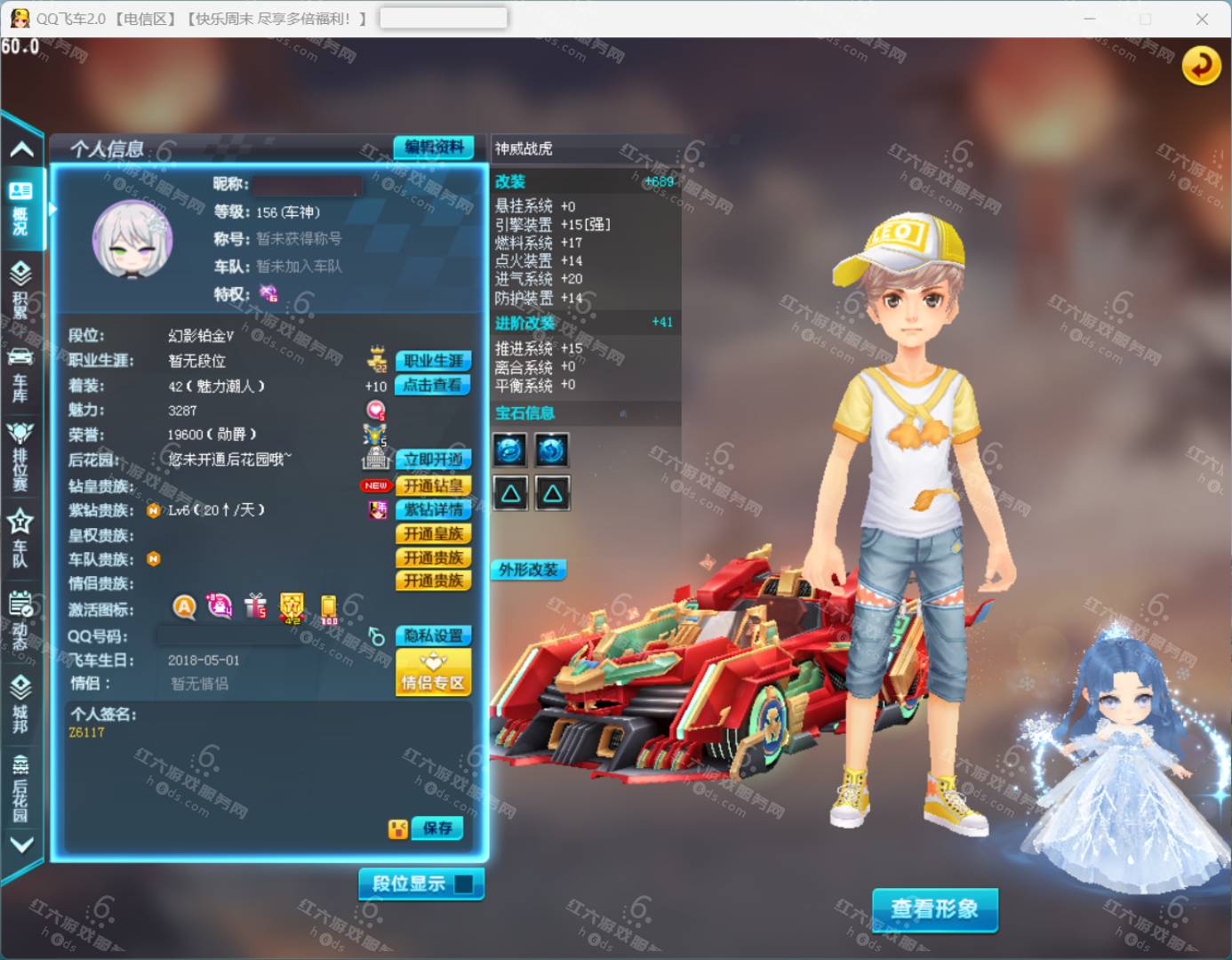Toggle the 段位显示 rank display checkbox
The height and width of the screenshot is (960, 1232).
463,884
